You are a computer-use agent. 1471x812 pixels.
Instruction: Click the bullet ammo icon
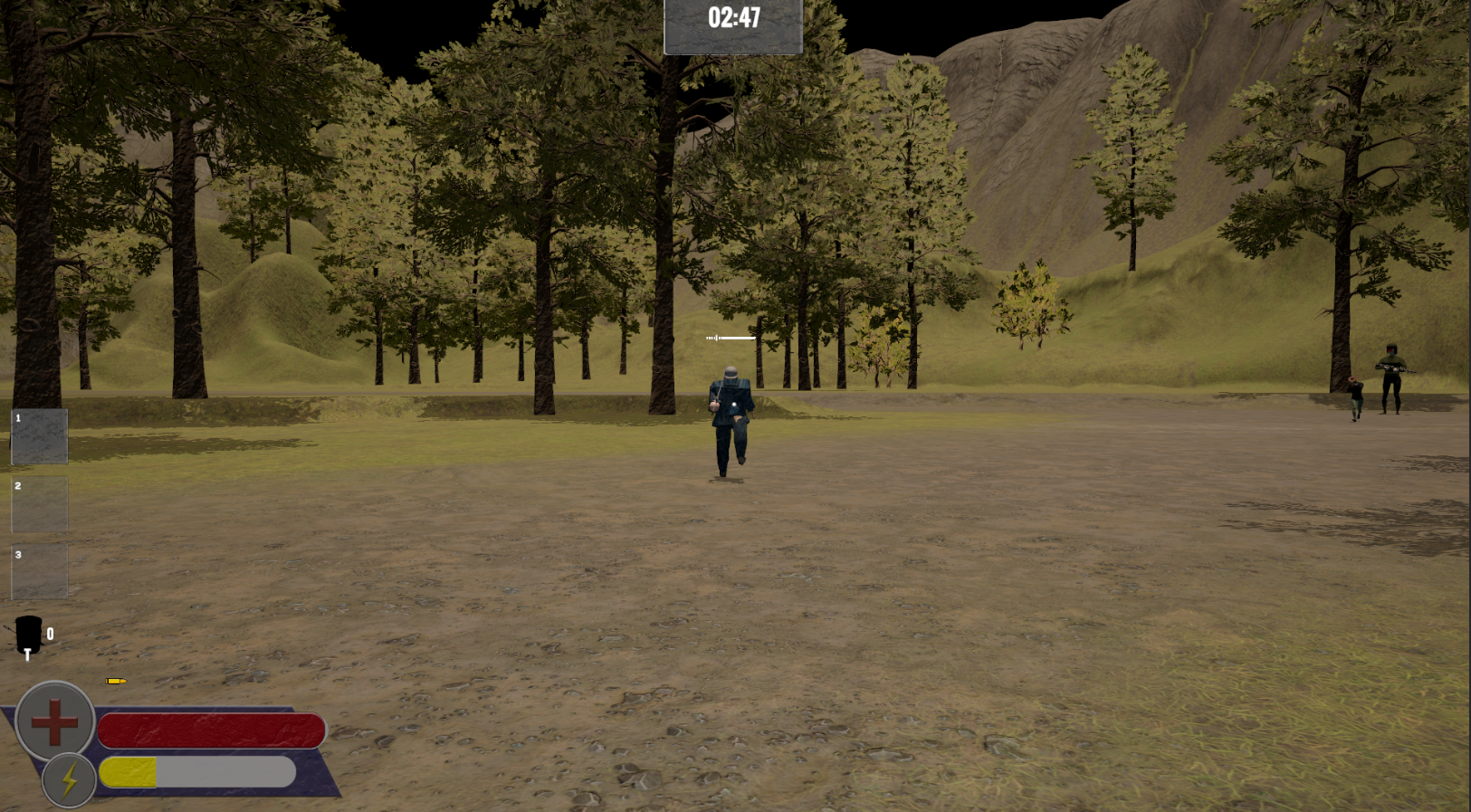coord(114,681)
